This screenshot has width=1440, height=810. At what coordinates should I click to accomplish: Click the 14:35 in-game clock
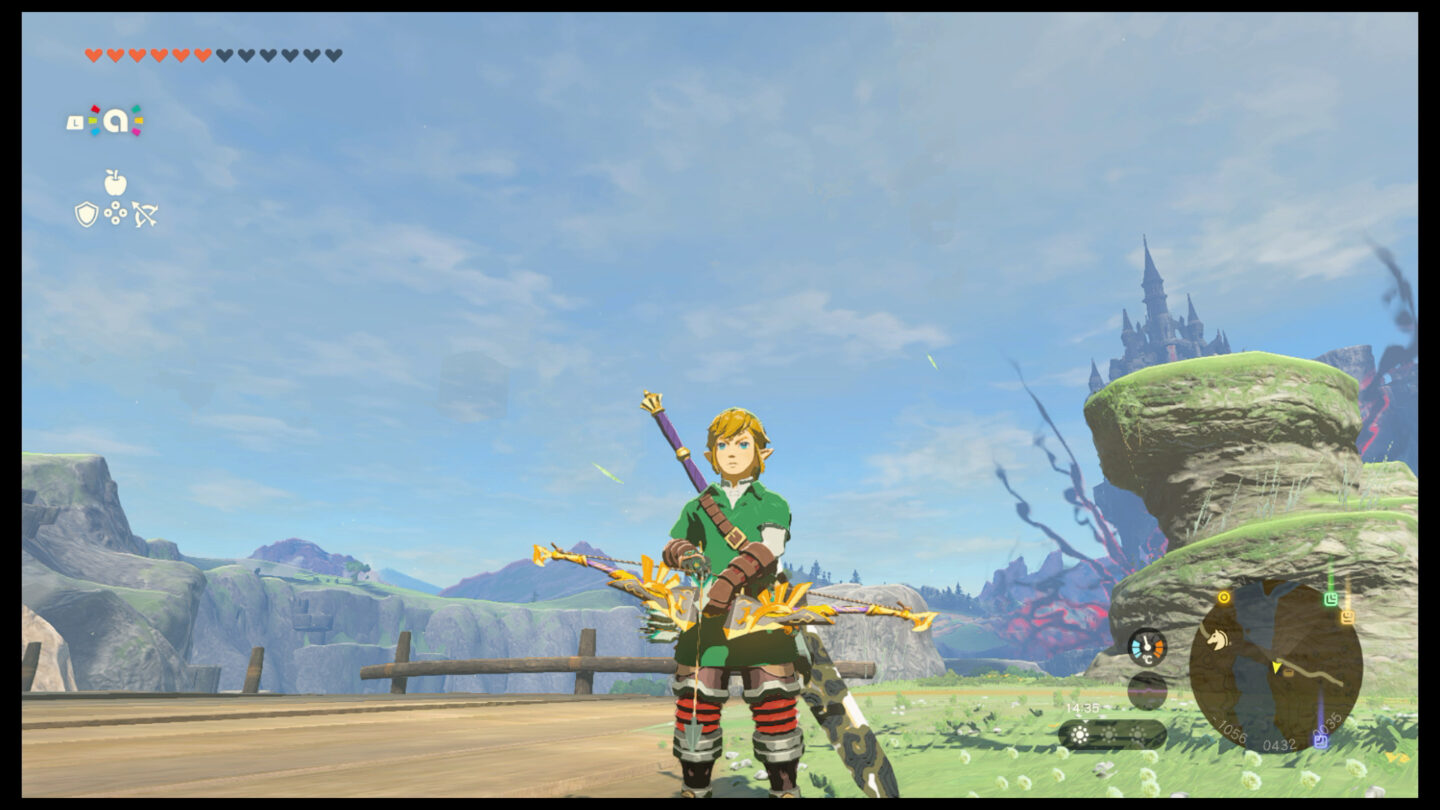click(1081, 707)
